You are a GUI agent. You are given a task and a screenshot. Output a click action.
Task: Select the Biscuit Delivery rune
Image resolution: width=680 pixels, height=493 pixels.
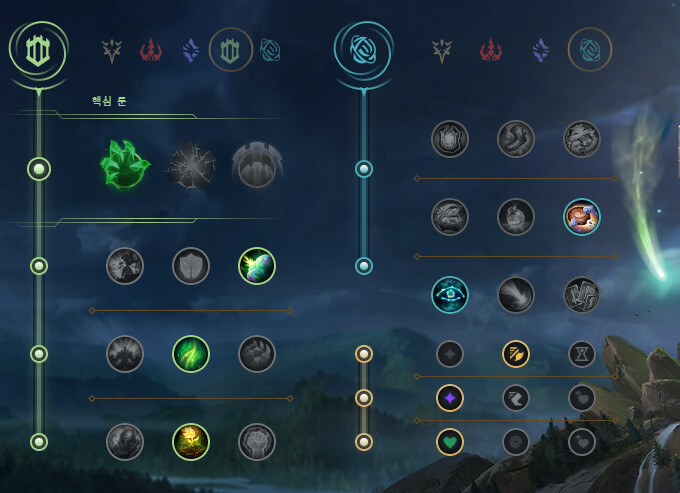[x=582, y=216]
